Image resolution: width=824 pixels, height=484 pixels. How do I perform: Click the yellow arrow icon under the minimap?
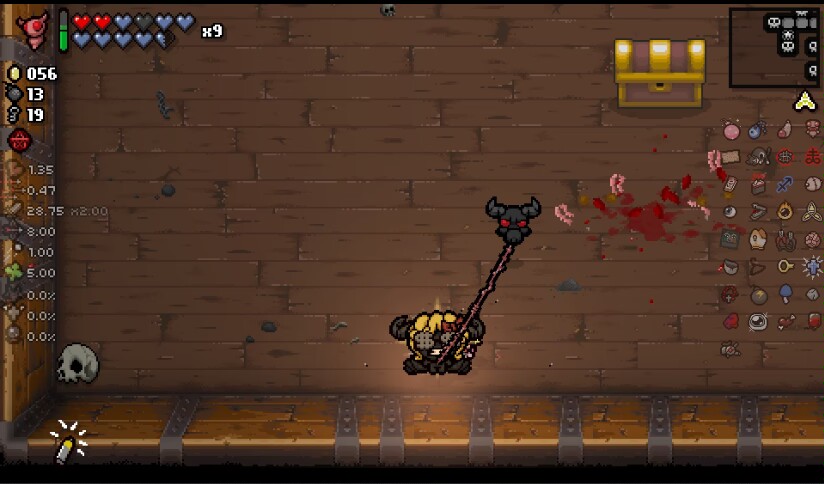click(804, 101)
